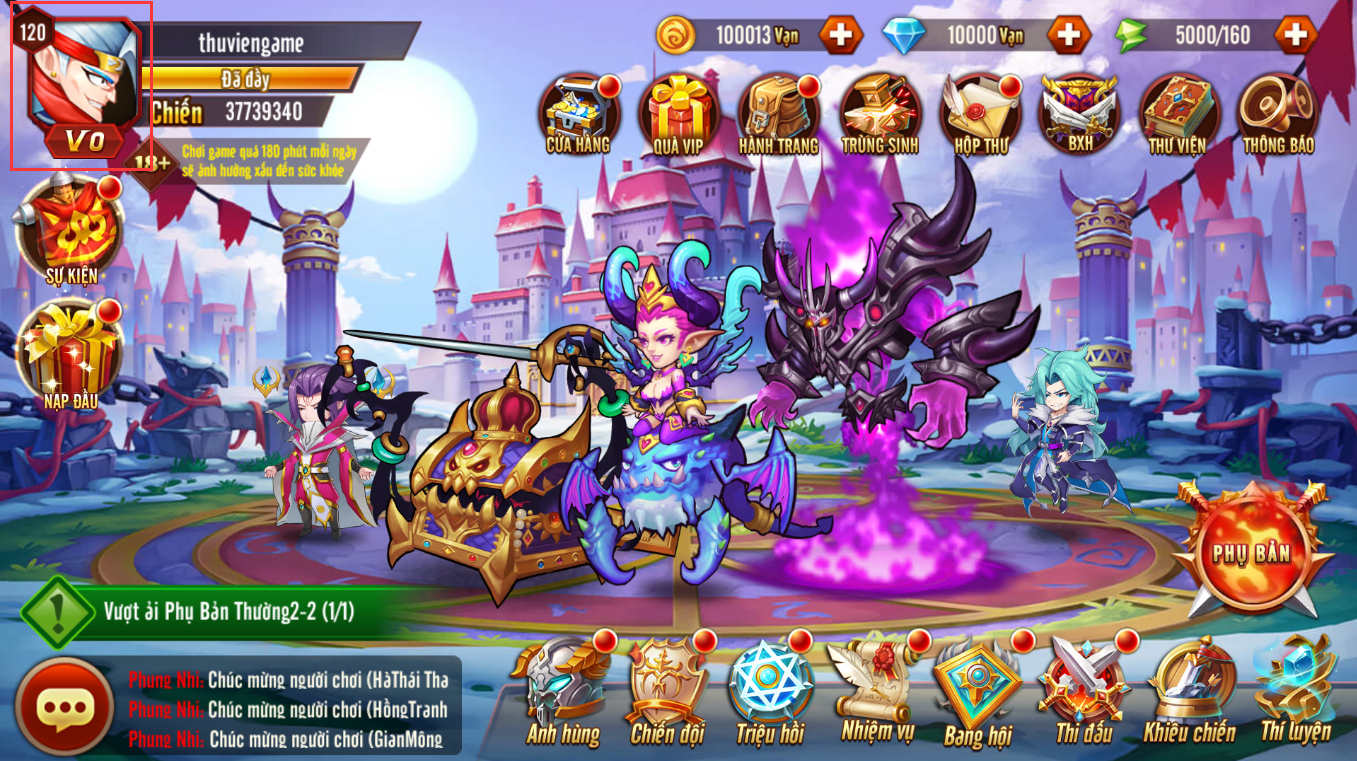The image size is (1357, 761).
Task: Go to Triệu hồi summoning
Action: pyautogui.click(x=770, y=692)
